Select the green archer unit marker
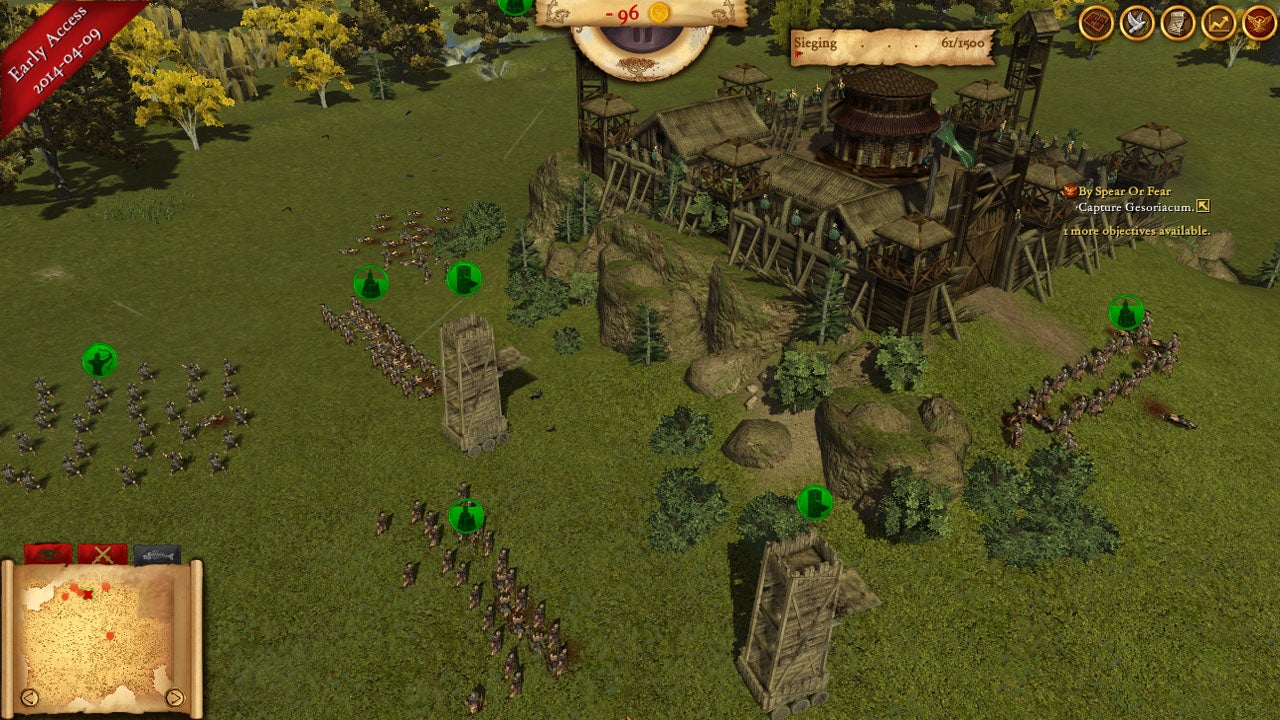 (99, 360)
